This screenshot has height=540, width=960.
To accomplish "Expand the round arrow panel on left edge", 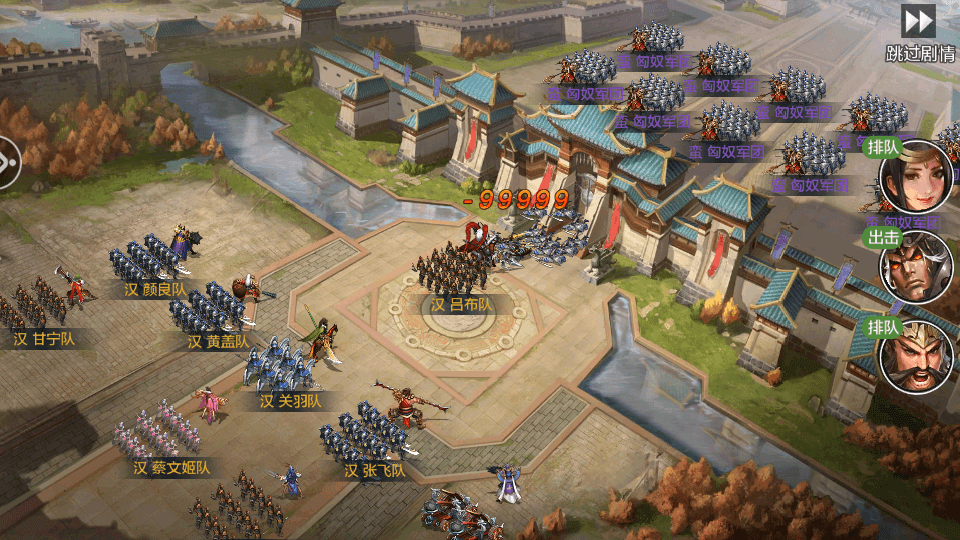I will [8, 161].
